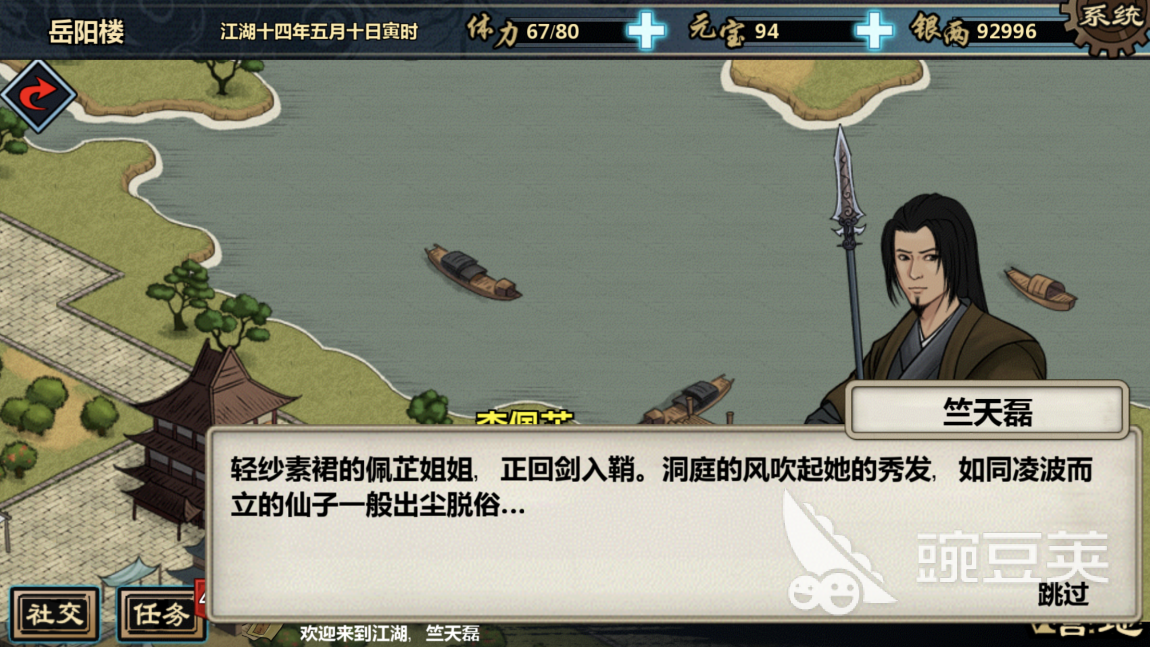Open the 系统 gear menu
Image resolution: width=1150 pixels, height=647 pixels.
(1110, 20)
